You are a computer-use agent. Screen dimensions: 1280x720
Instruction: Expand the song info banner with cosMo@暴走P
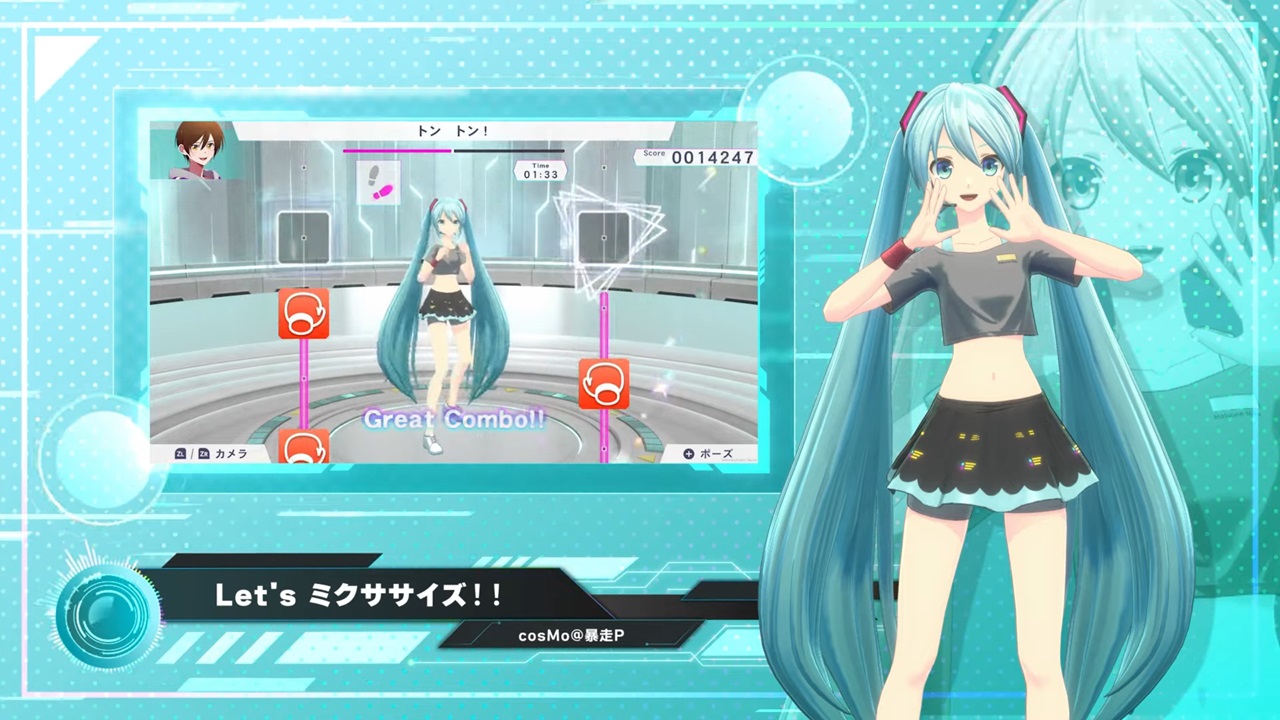(x=571, y=633)
